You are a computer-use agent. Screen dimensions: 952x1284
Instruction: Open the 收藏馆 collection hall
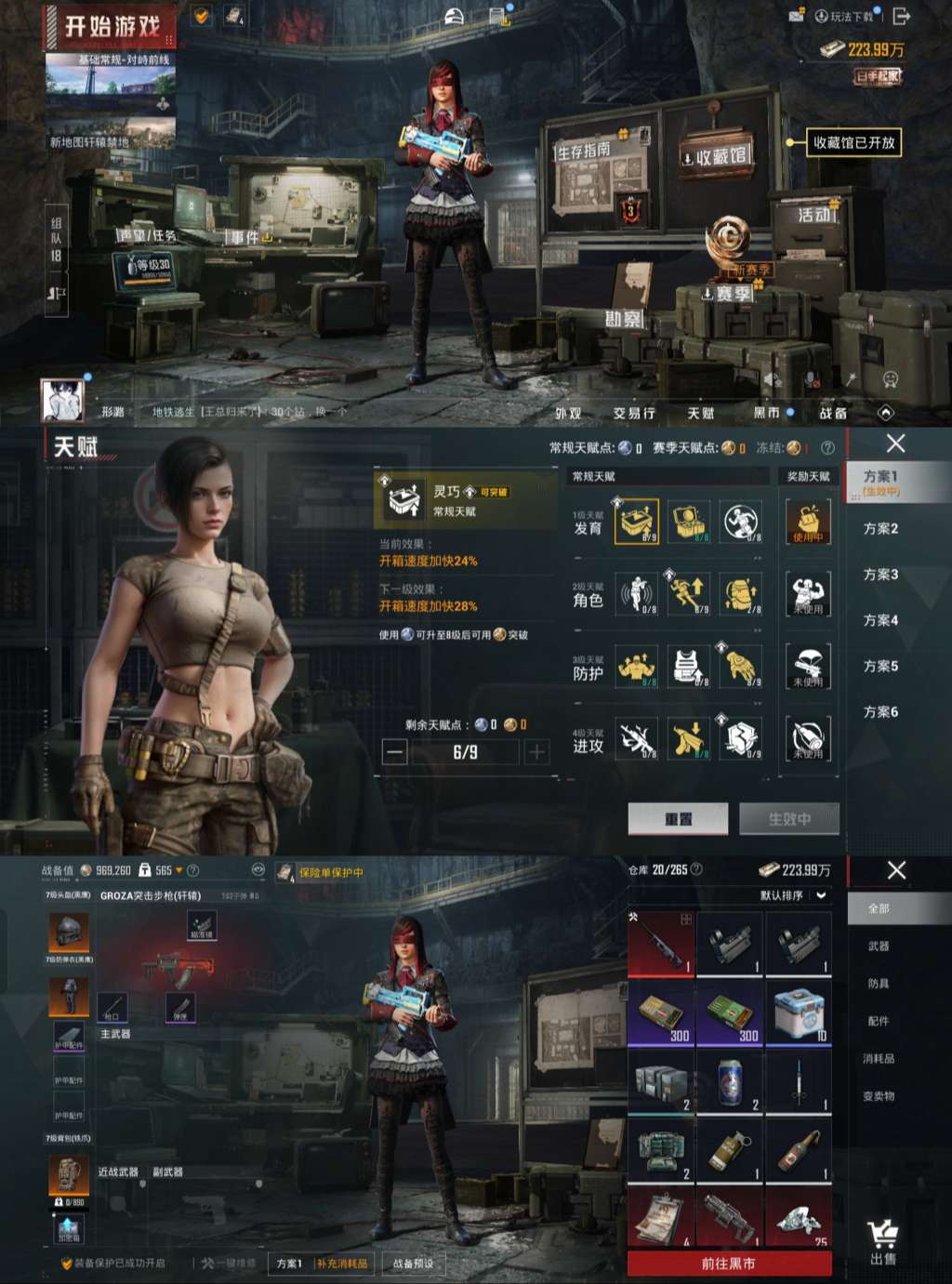coord(716,157)
